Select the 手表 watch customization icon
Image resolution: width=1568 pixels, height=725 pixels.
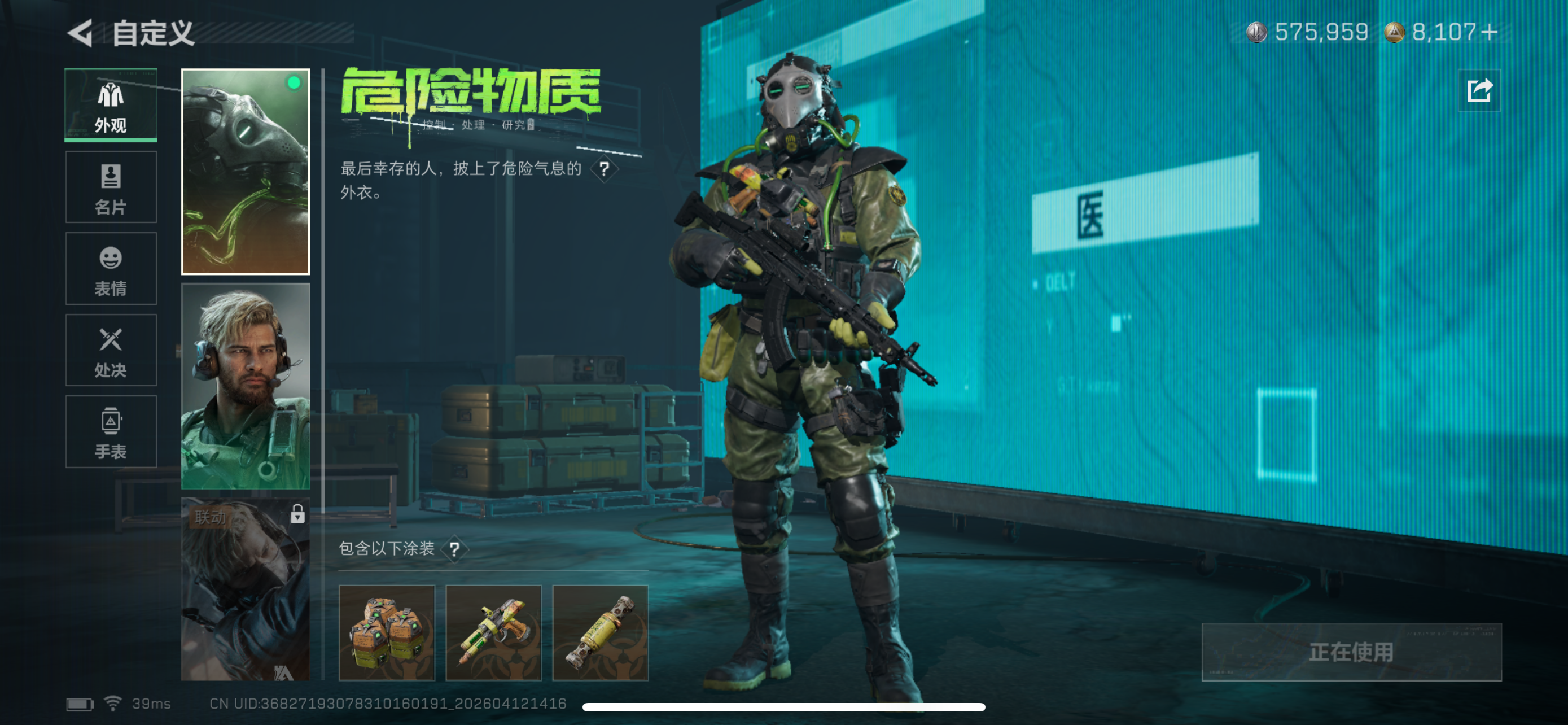click(x=110, y=432)
